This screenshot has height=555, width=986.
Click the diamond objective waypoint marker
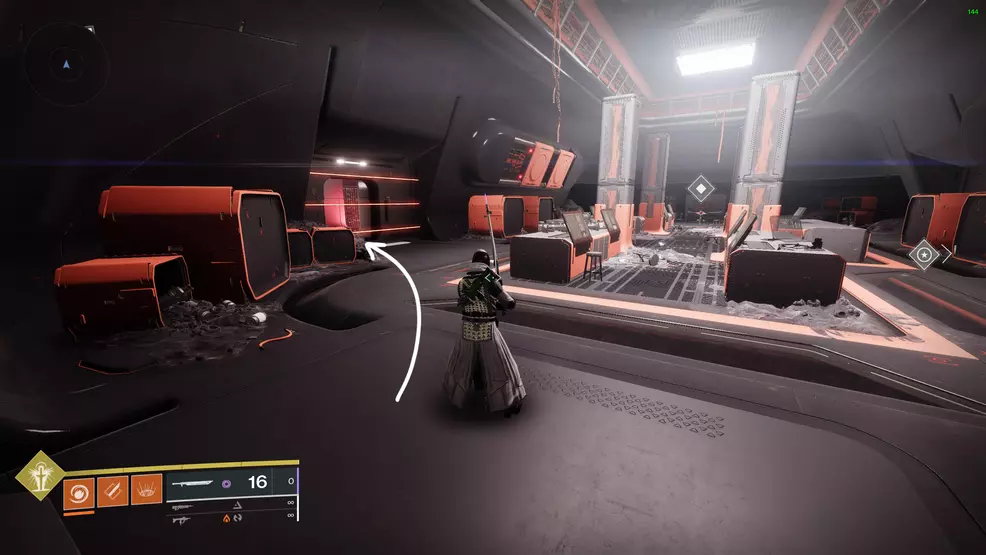[702, 186]
